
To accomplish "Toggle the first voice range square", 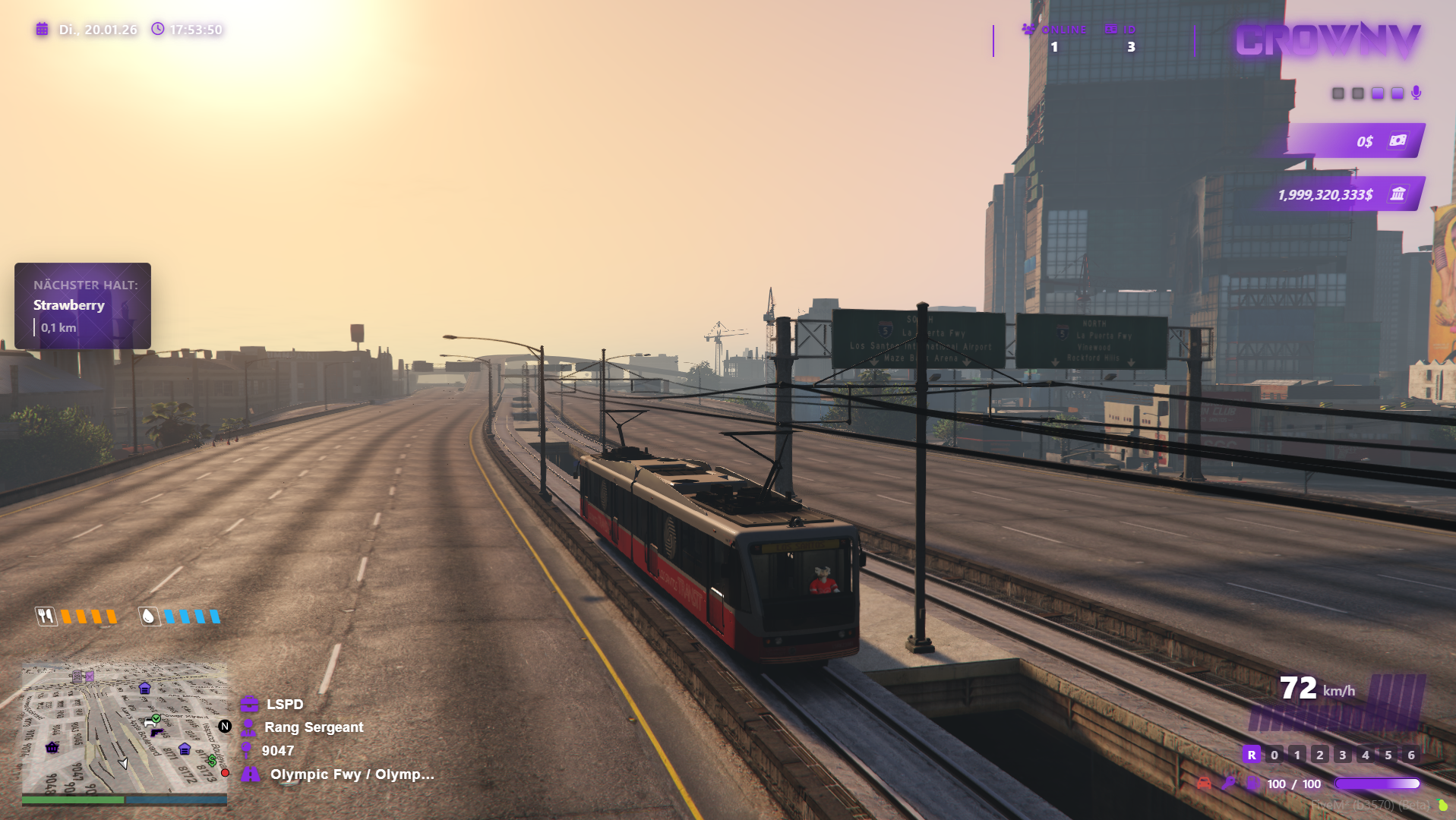I will pyautogui.click(x=1338, y=93).
